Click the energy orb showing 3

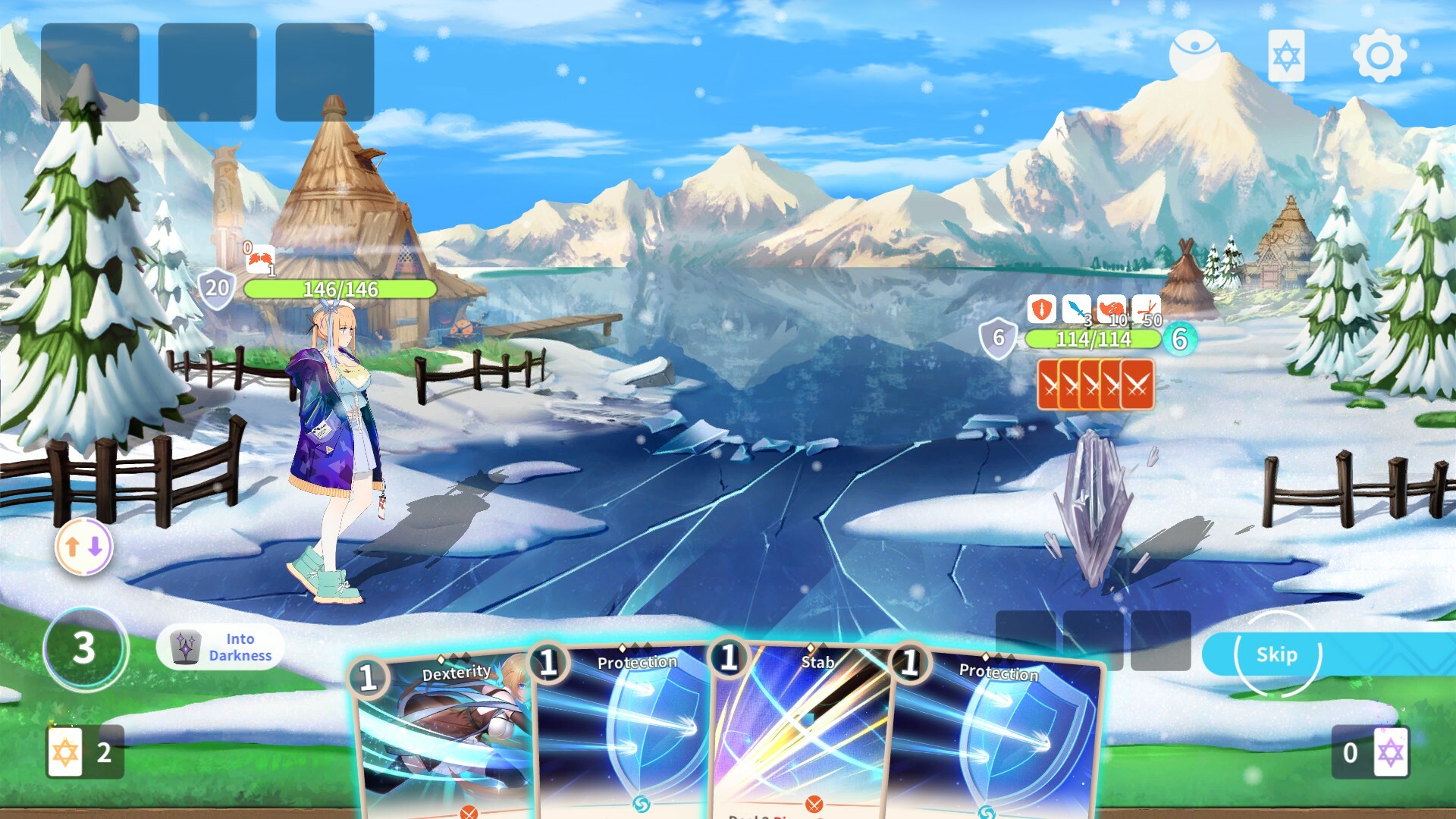coord(83,648)
